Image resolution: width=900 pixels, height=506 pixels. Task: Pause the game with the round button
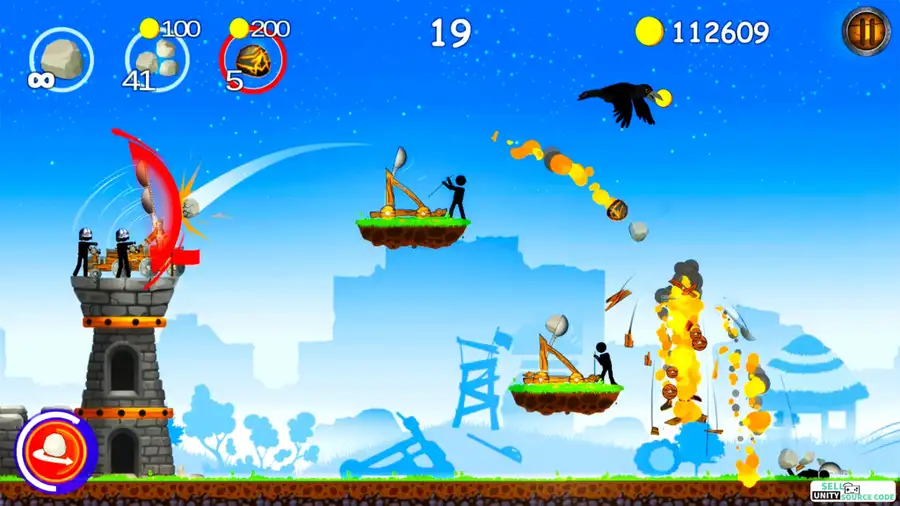pyautogui.click(x=866, y=30)
